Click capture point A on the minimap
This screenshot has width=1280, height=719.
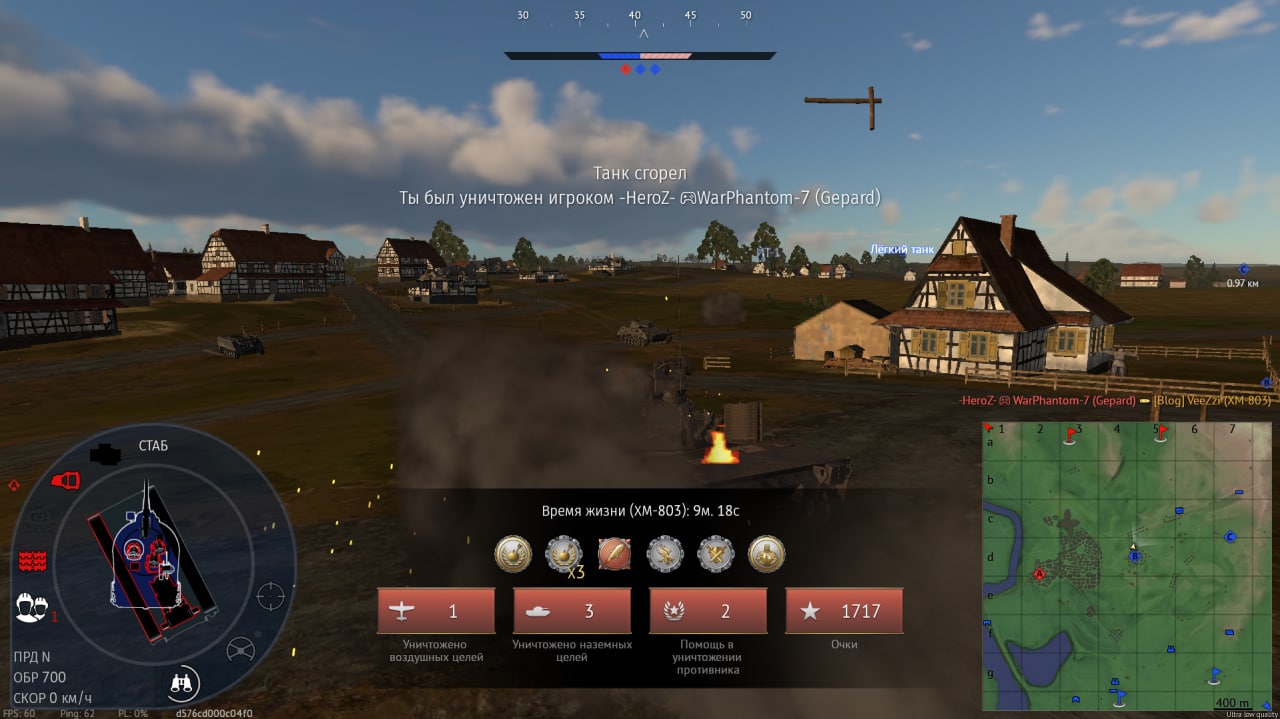(x=1039, y=574)
